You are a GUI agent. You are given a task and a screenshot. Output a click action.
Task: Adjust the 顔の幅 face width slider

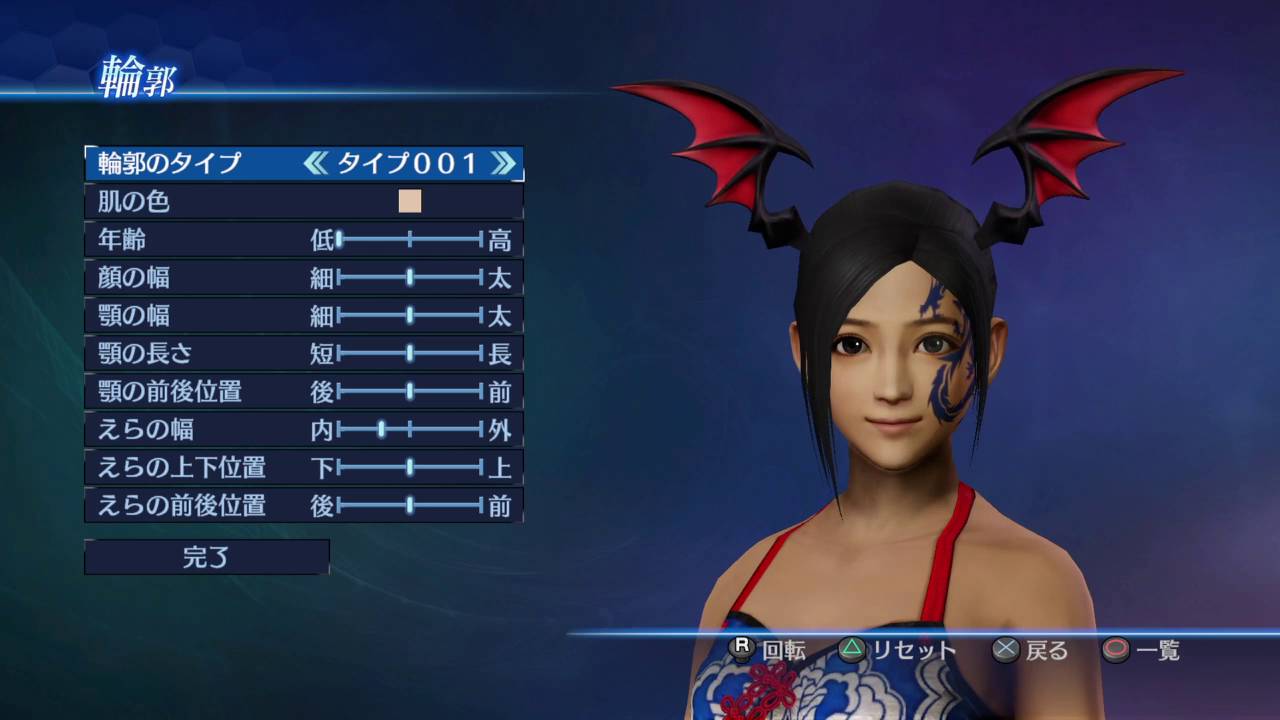pyautogui.click(x=410, y=277)
